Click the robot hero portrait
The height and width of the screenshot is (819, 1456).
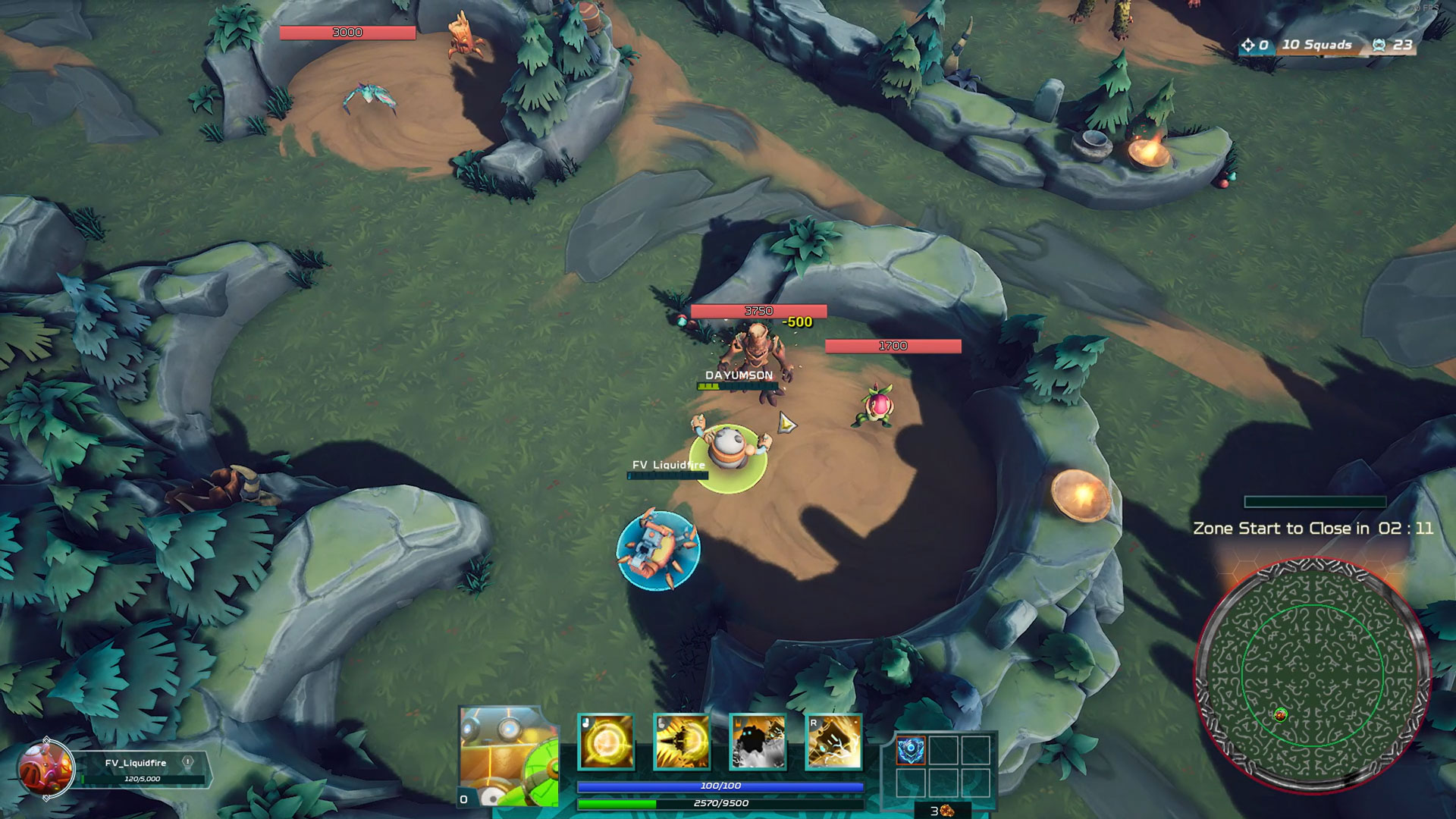coord(508,757)
